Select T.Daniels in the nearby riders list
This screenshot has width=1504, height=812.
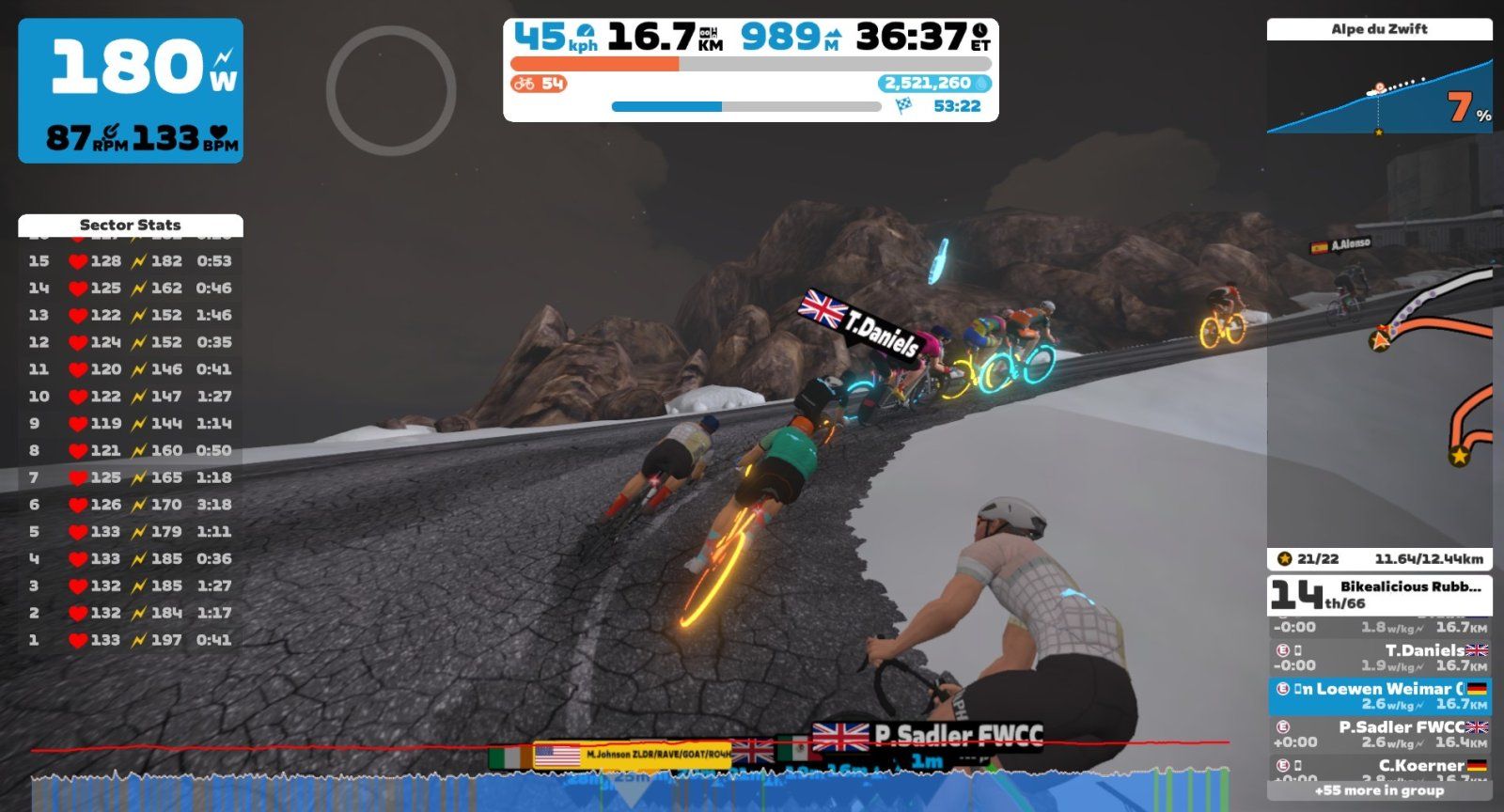(1379, 657)
